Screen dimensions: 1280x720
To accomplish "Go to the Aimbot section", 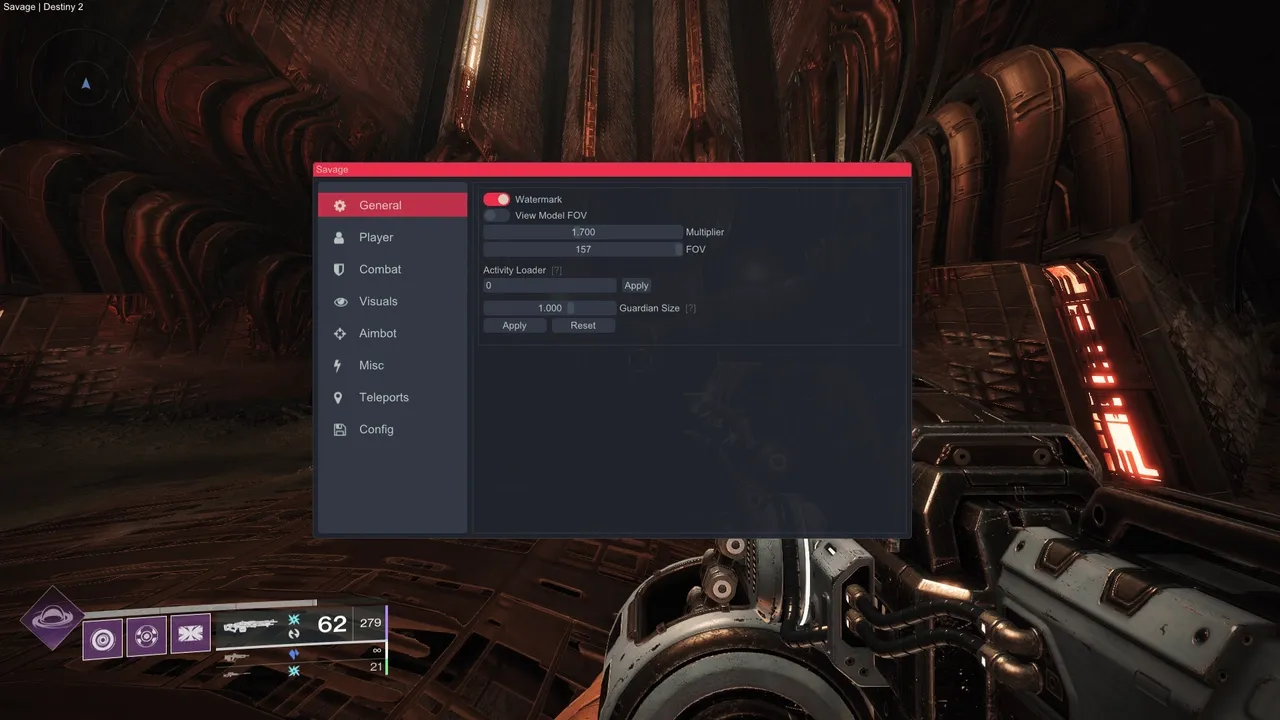I will (392, 333).
